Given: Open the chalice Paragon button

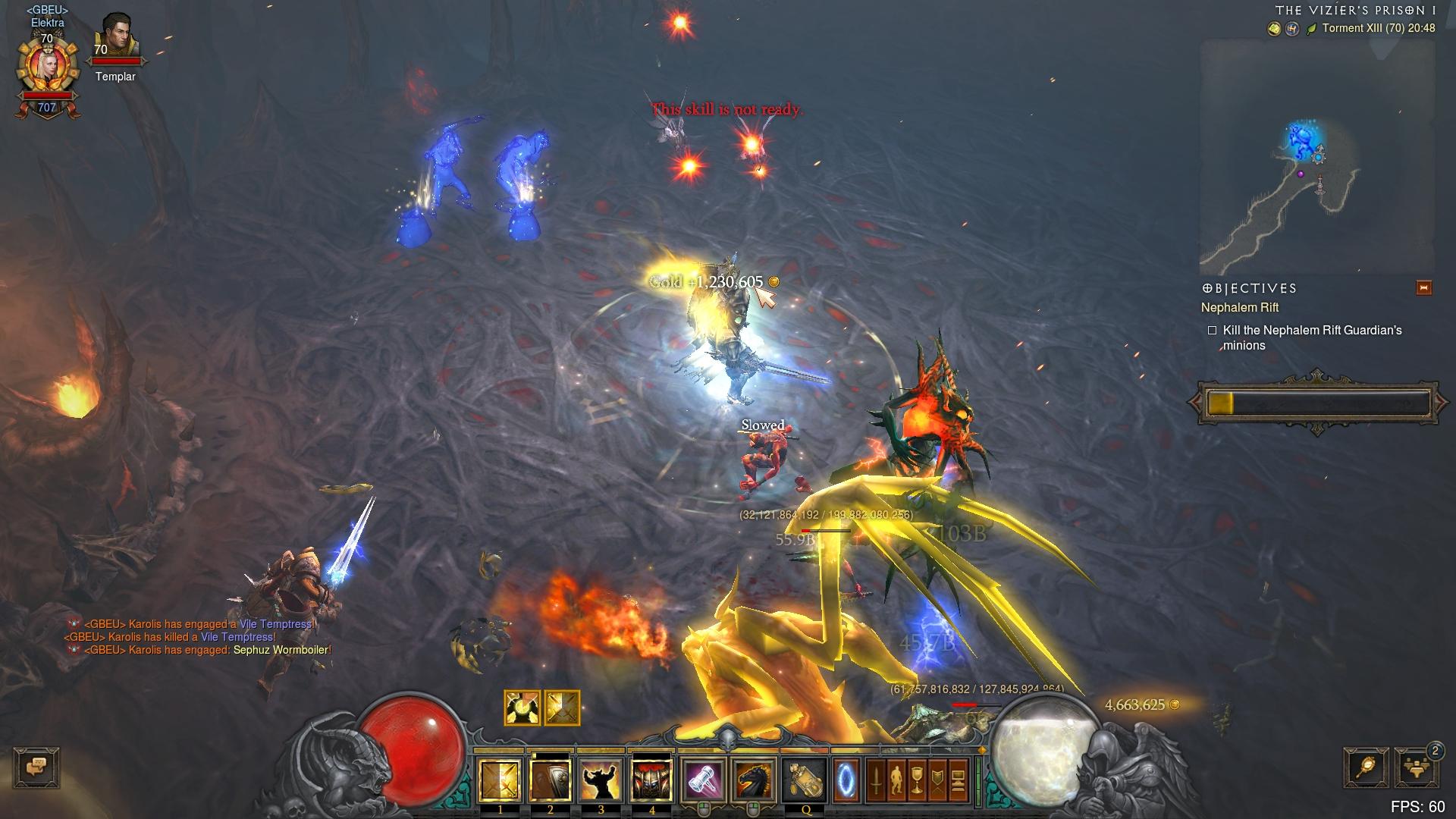Looking at the screenshot, I should click(x=917, y=780).
